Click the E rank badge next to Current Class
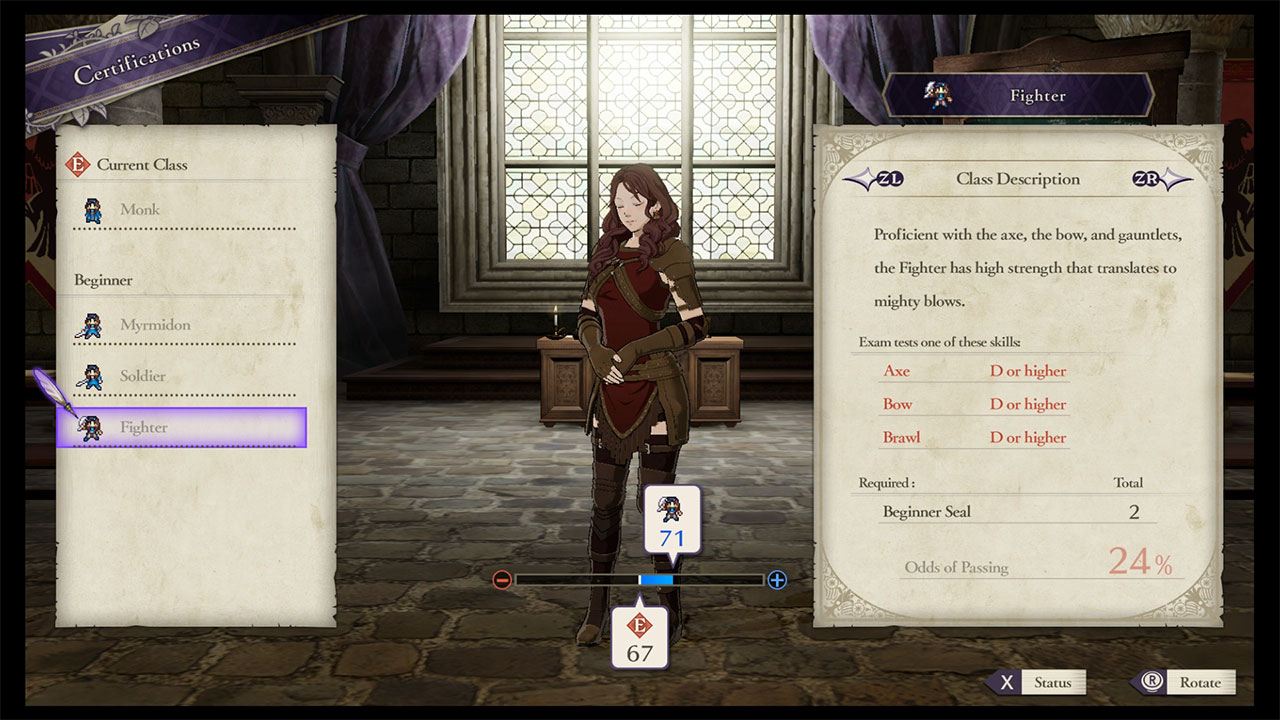Screen dimensions: 1280x720 click(78, 163)
